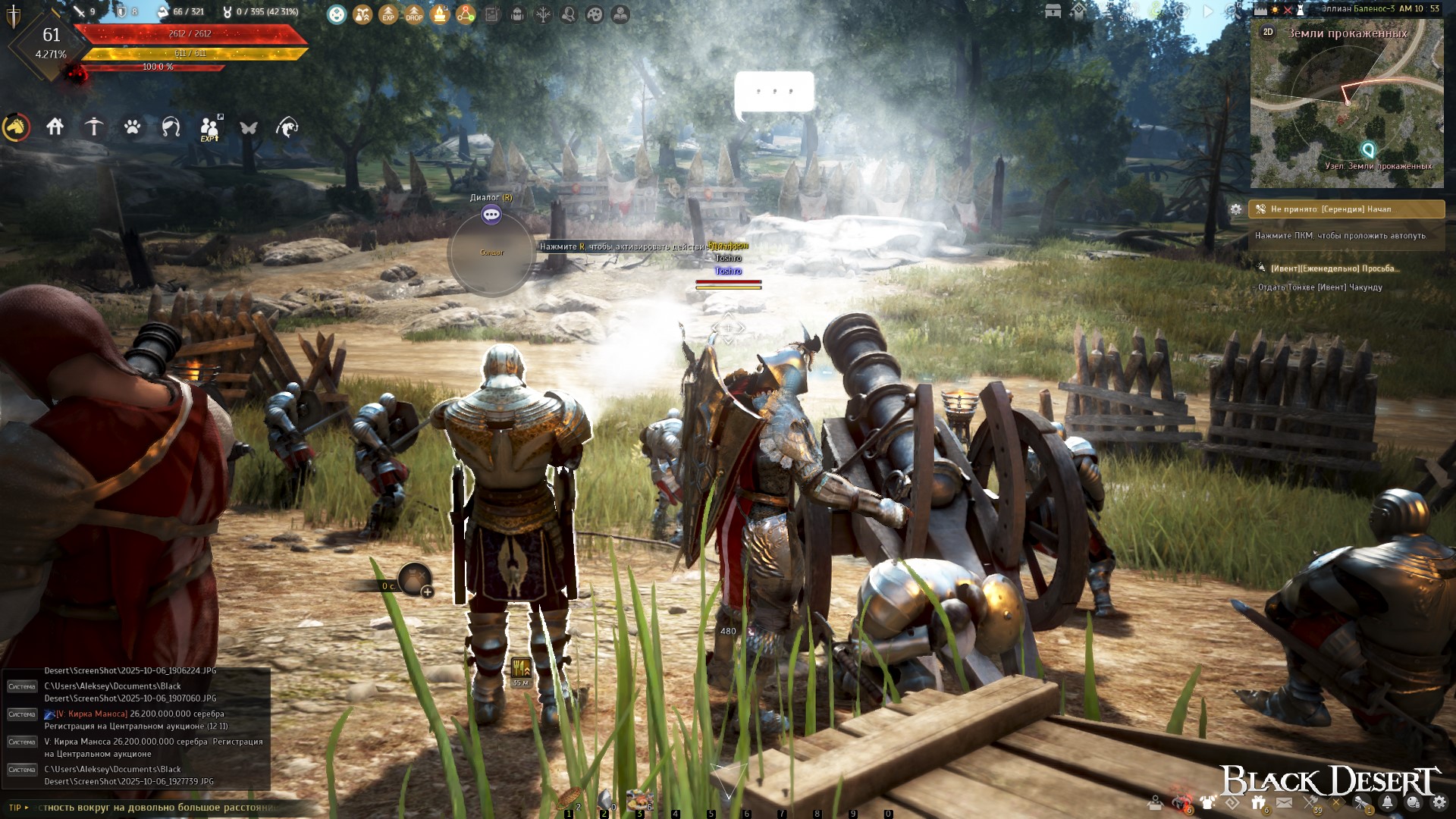Open quest tracker gear settings
This screenshot has height=819, width=1456.
click(1236, 209)
